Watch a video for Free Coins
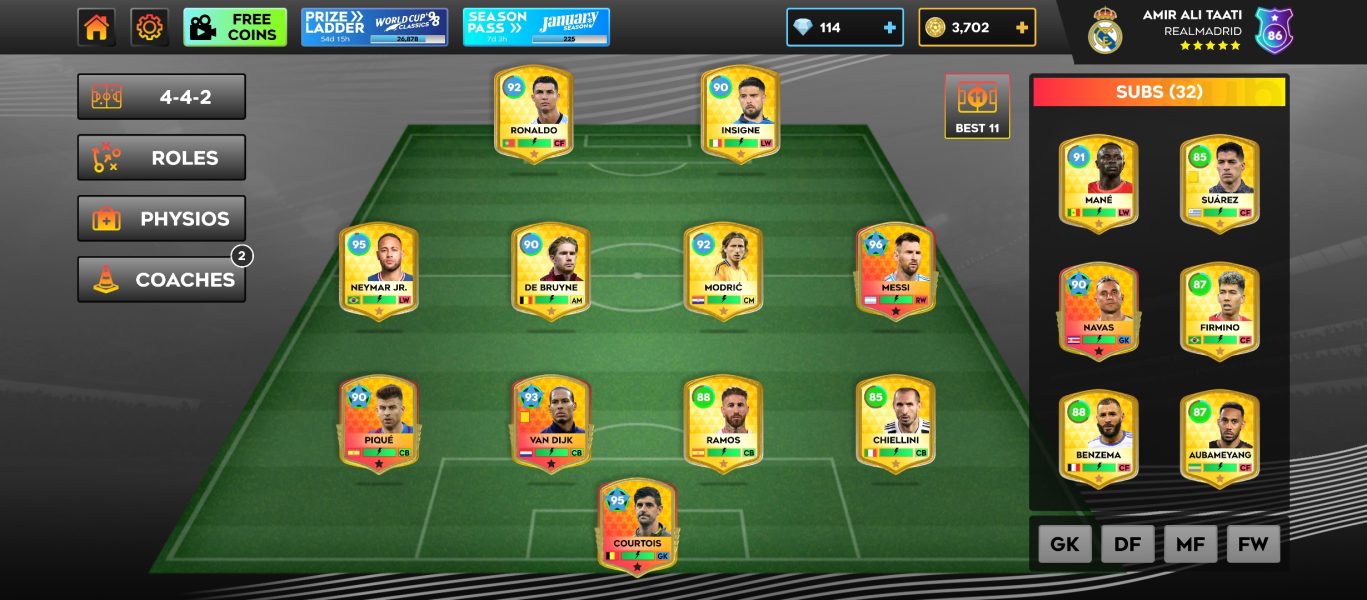The width and height of the screenshot is (1367, 600). click(235, 28)
